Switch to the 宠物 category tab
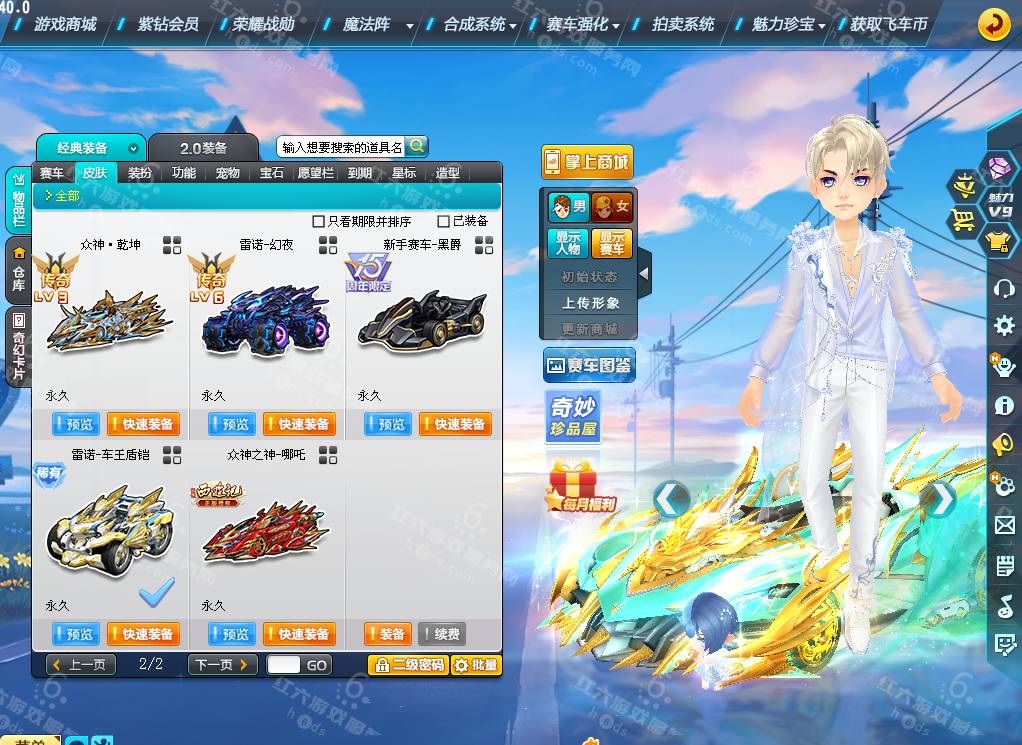Image resolution: width=1022 pixels, height=745 pixels. click(228, 173)
